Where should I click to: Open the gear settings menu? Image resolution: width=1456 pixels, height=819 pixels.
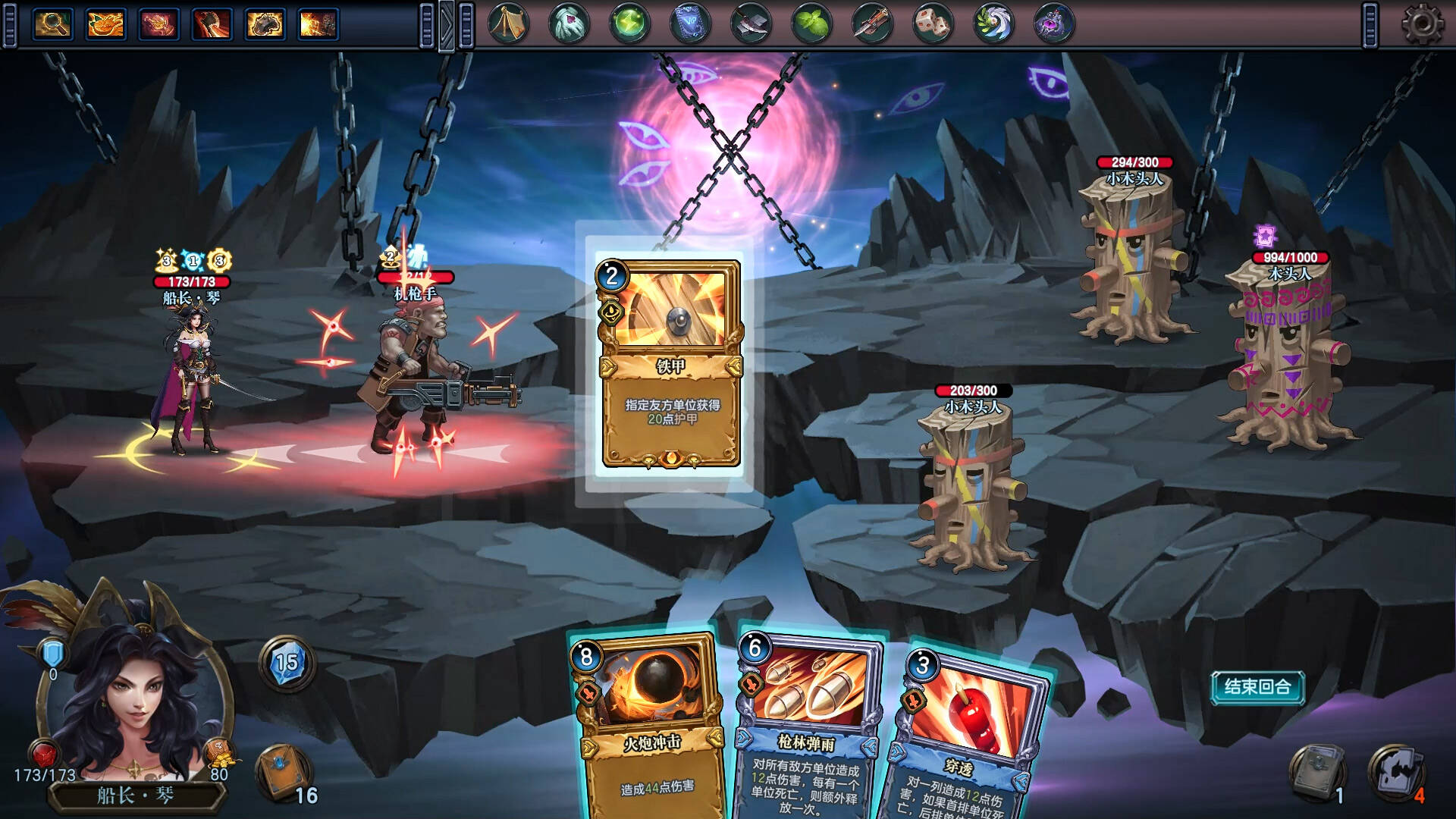[1422, 24]
